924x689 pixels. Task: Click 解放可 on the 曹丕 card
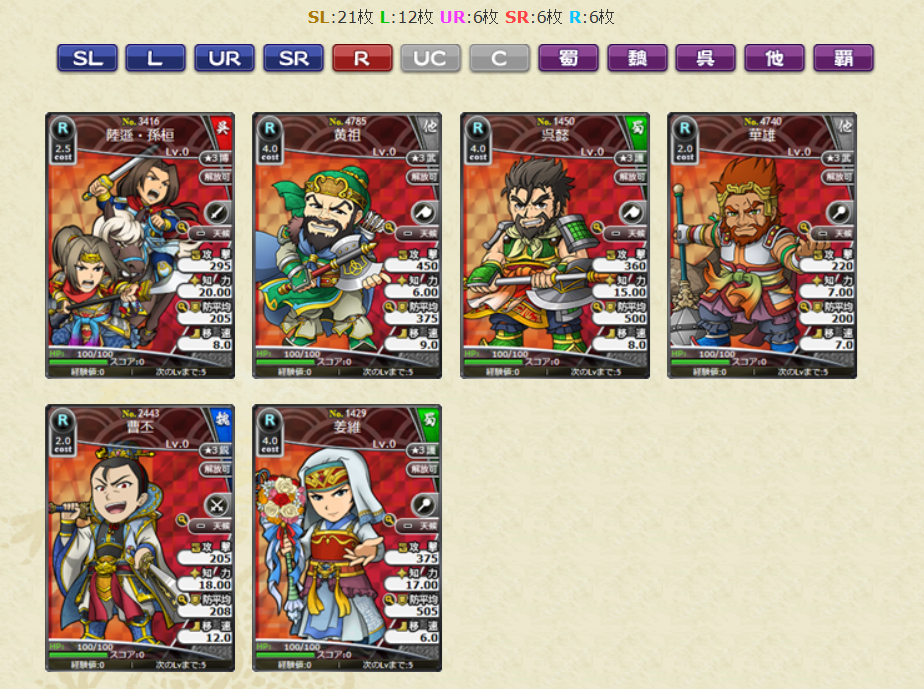216,468
